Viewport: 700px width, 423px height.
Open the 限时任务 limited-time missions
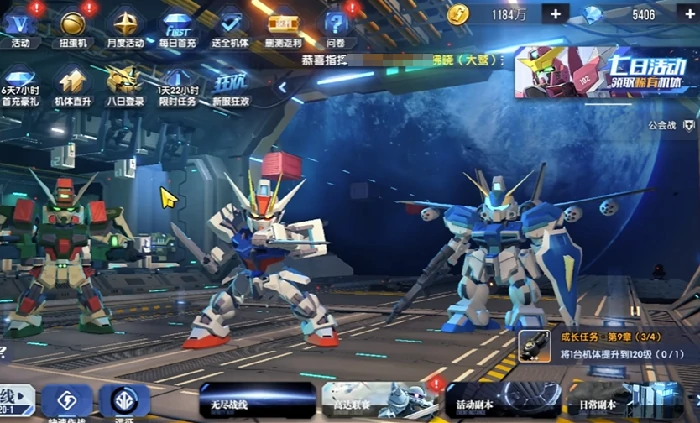point(177,83)
